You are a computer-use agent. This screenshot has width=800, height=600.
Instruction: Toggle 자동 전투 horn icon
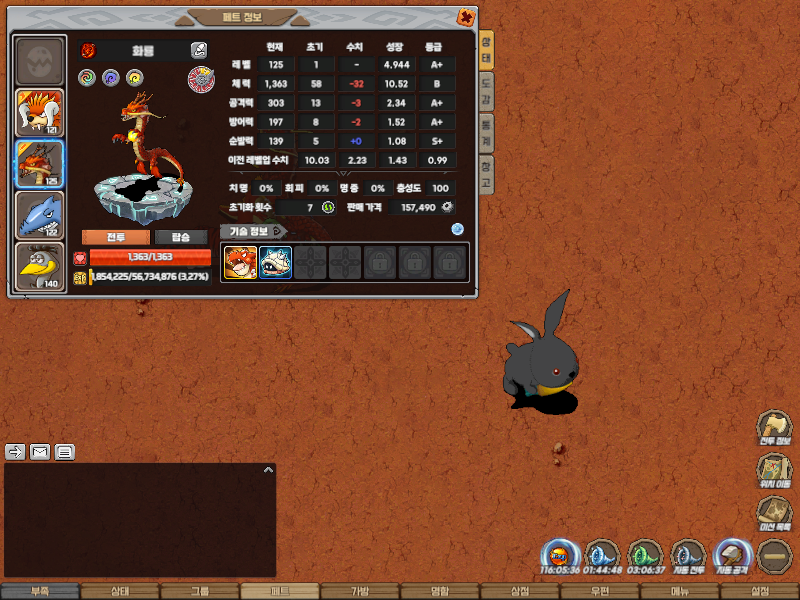(x=688, y=556)
